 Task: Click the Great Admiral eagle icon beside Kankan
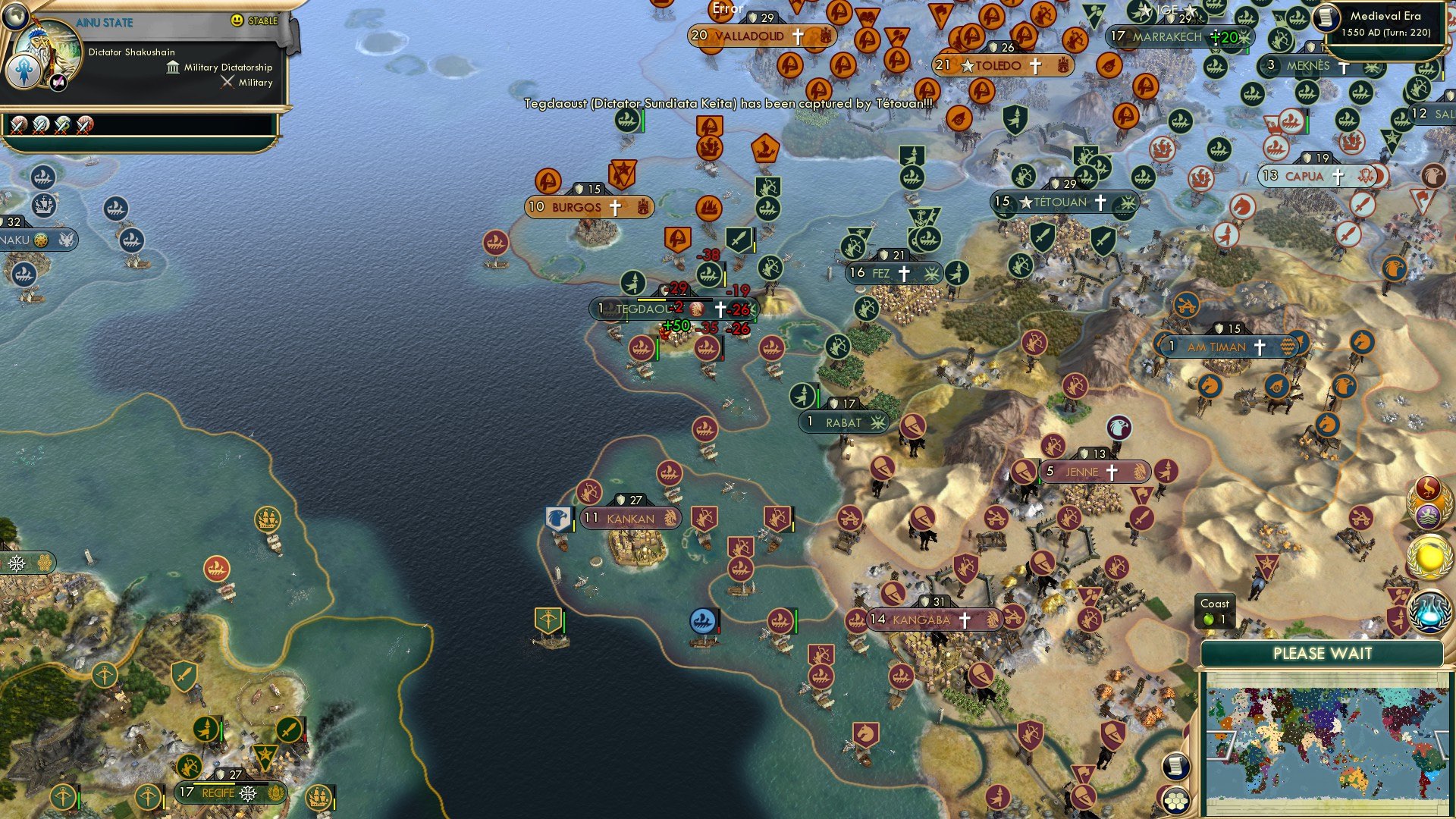559,517
